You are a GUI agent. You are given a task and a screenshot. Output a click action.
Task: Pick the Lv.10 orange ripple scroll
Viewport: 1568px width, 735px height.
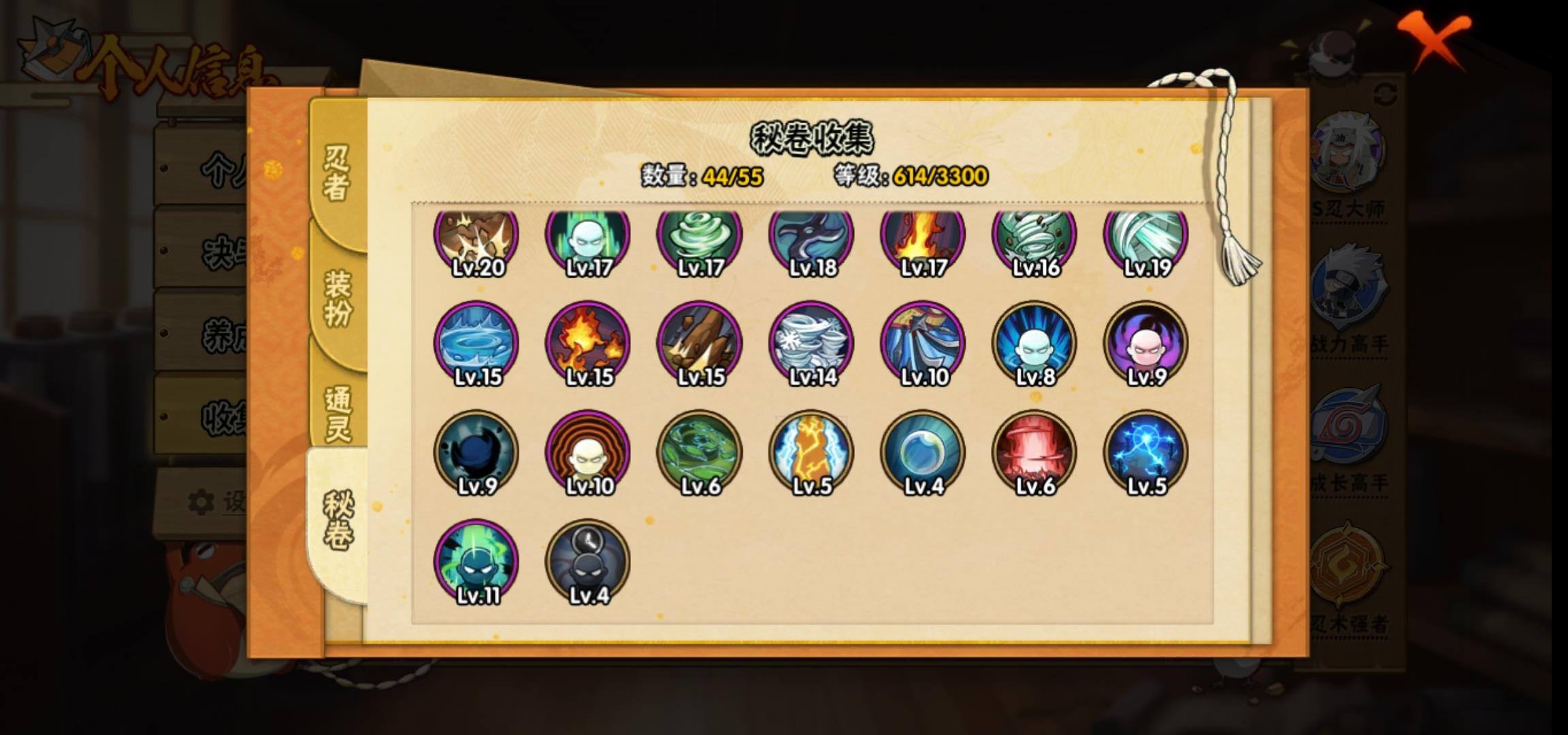click(588, 453)
